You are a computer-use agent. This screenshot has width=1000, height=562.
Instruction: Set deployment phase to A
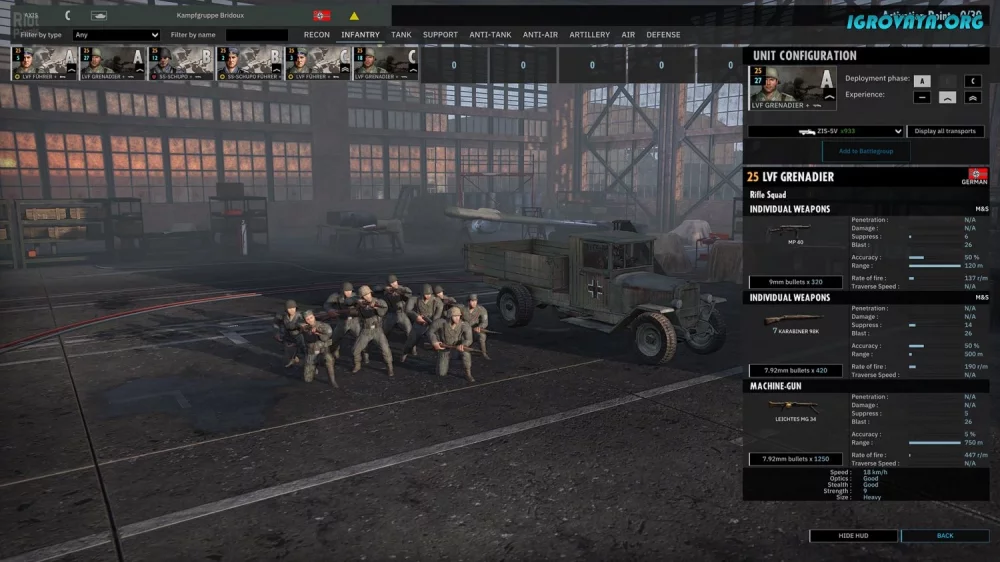point(921,81)
